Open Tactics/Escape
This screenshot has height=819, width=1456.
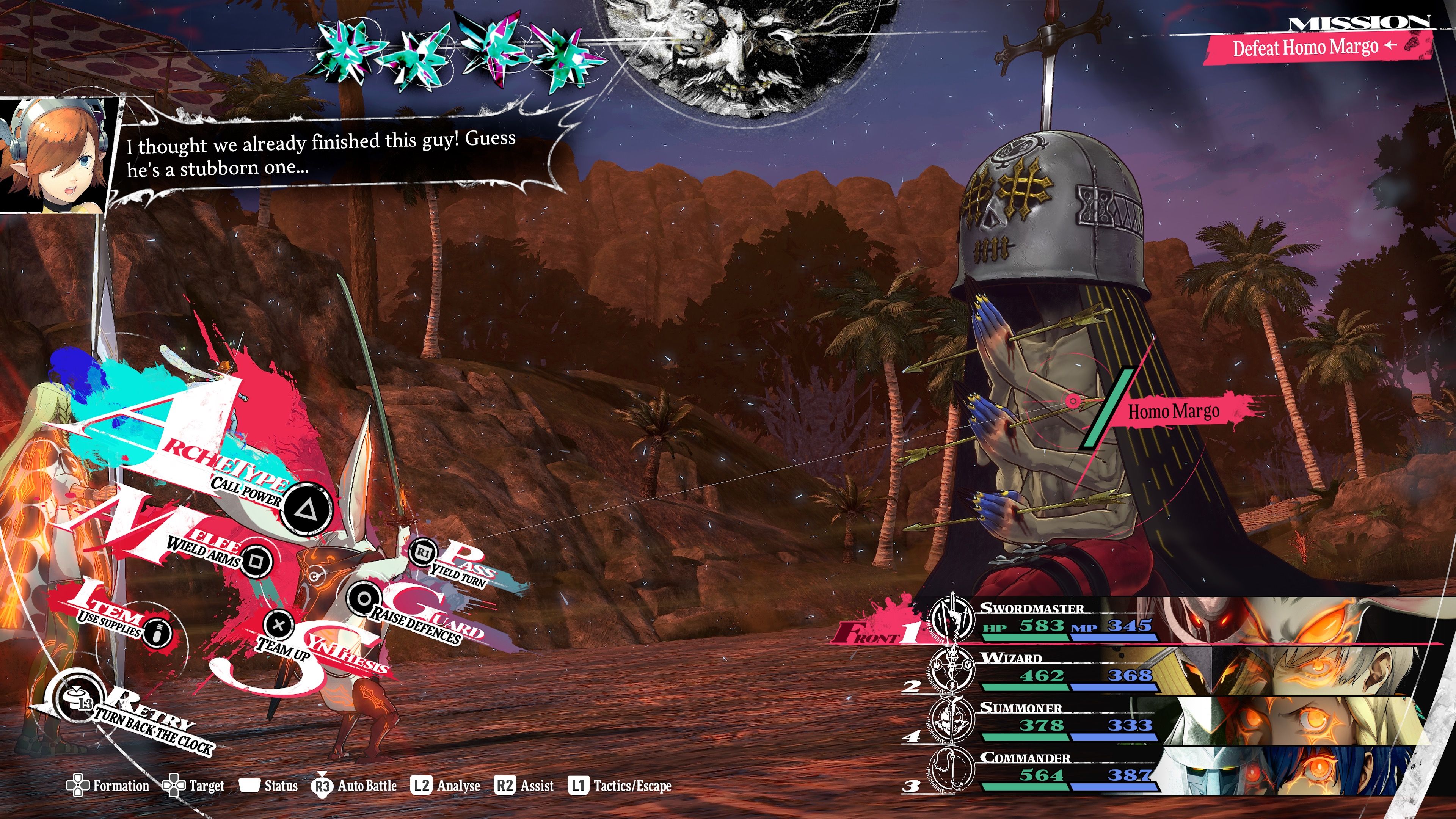point(620,786)
